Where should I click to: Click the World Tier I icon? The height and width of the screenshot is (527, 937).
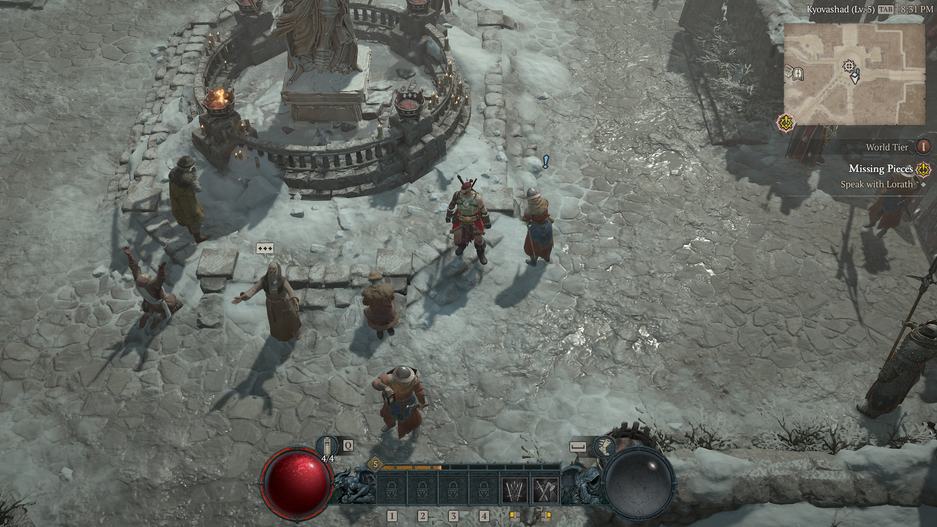[x=922, y=146]
